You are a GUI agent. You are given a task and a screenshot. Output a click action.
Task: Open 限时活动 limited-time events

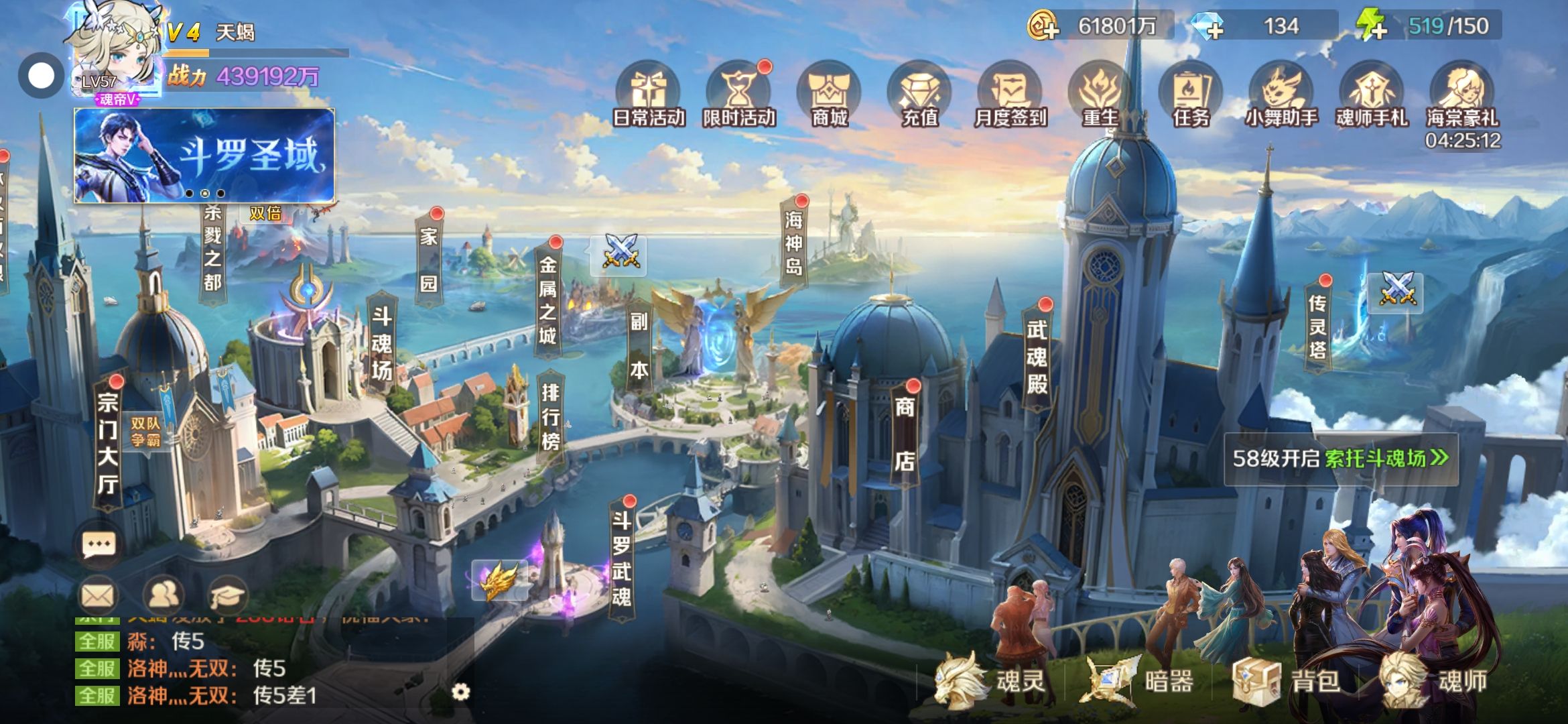[738, 95]
